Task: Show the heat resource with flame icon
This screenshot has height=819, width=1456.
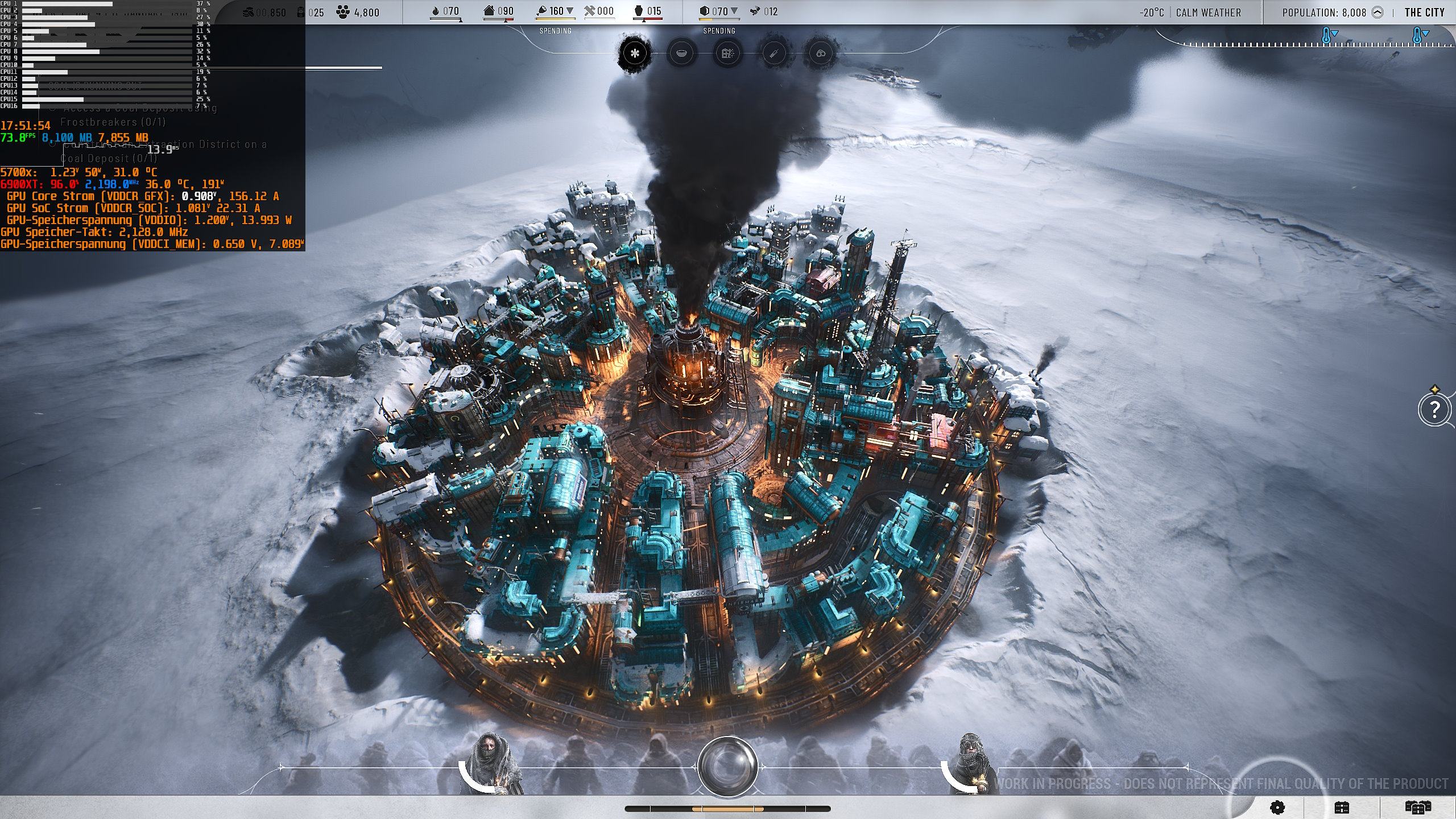Action: point(445,11)
